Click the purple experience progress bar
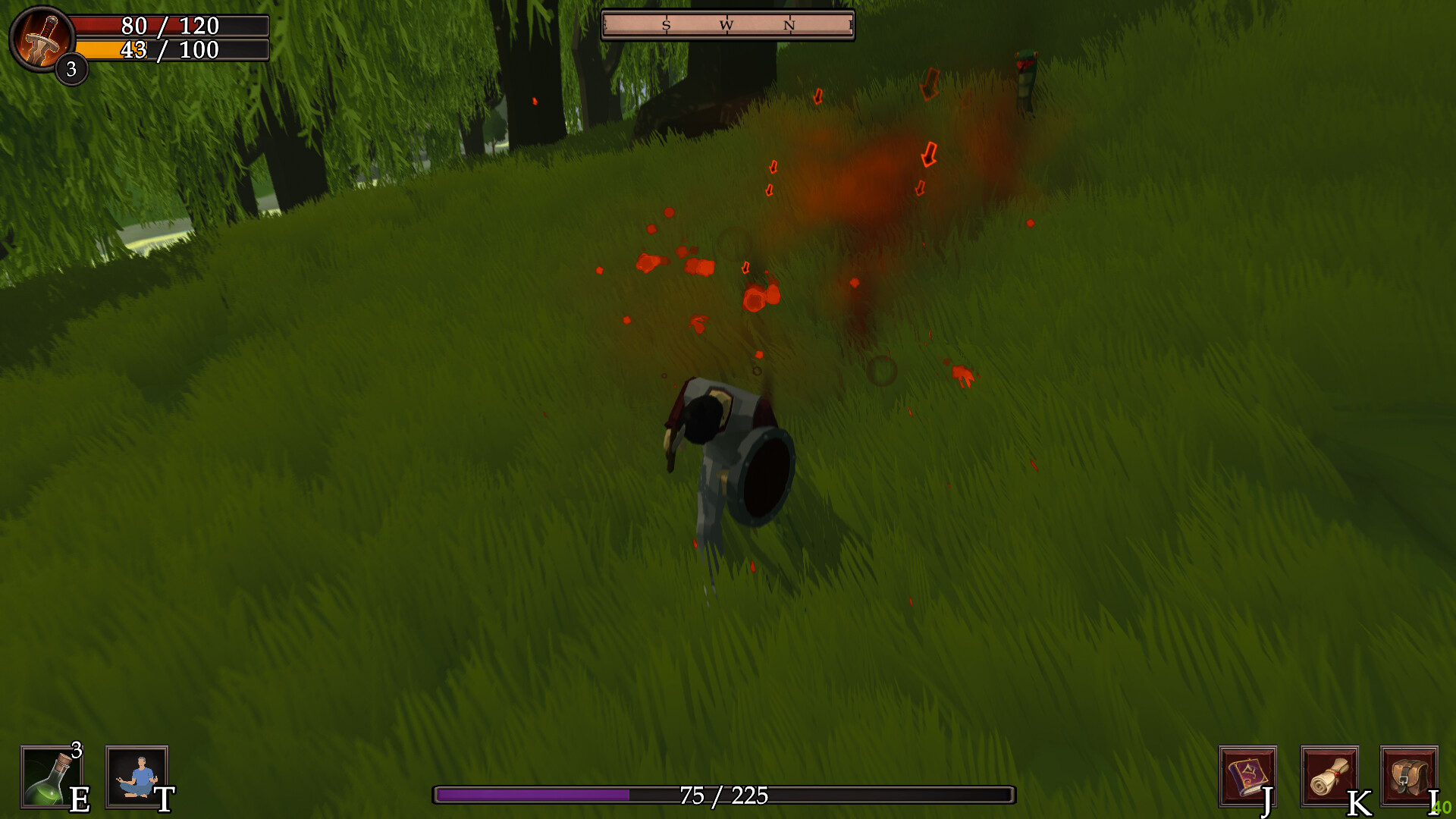Screen dimensions: 1456x819 pyautogui.click(x=531, y=797)
